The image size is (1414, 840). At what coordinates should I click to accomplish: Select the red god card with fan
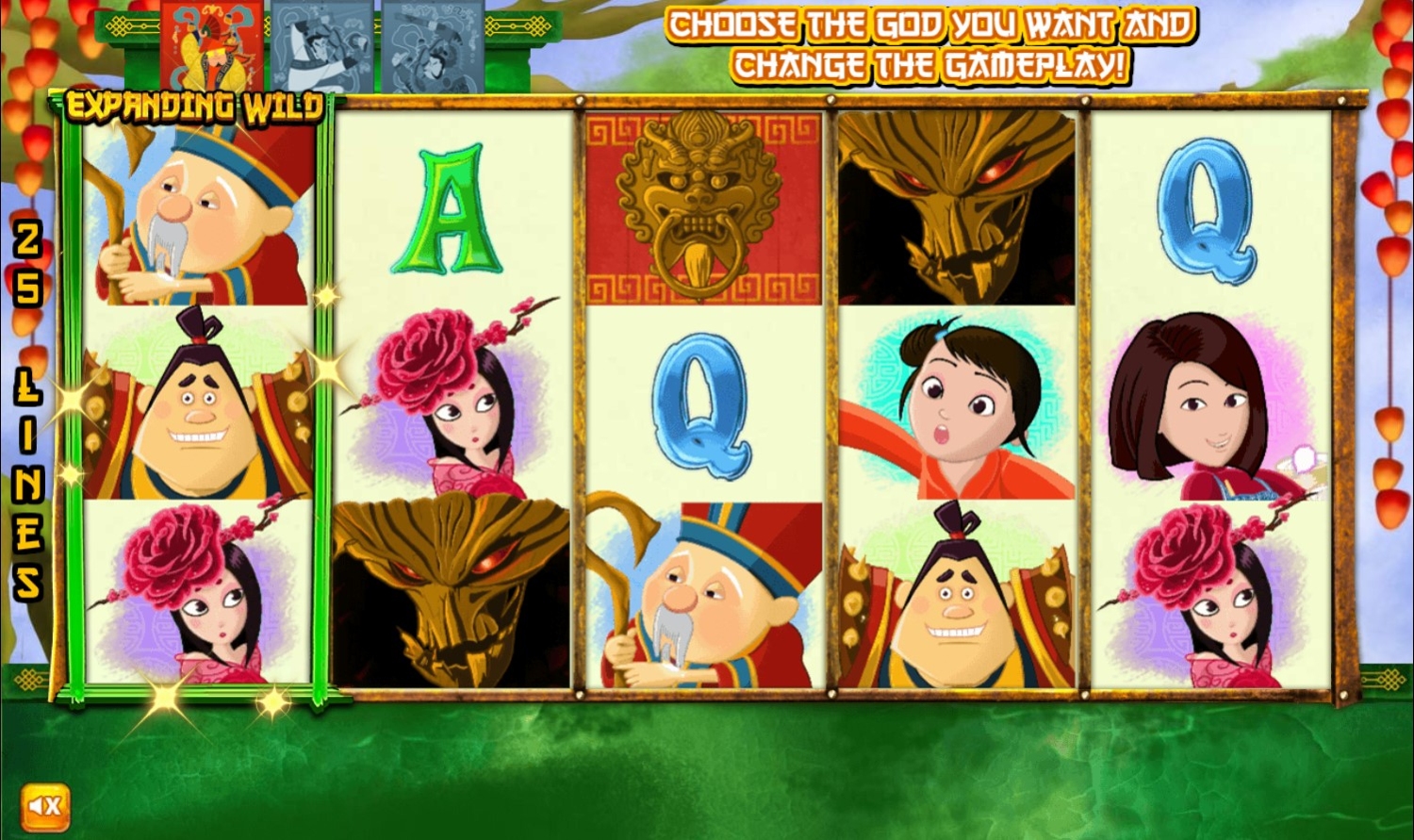[211, 45]
